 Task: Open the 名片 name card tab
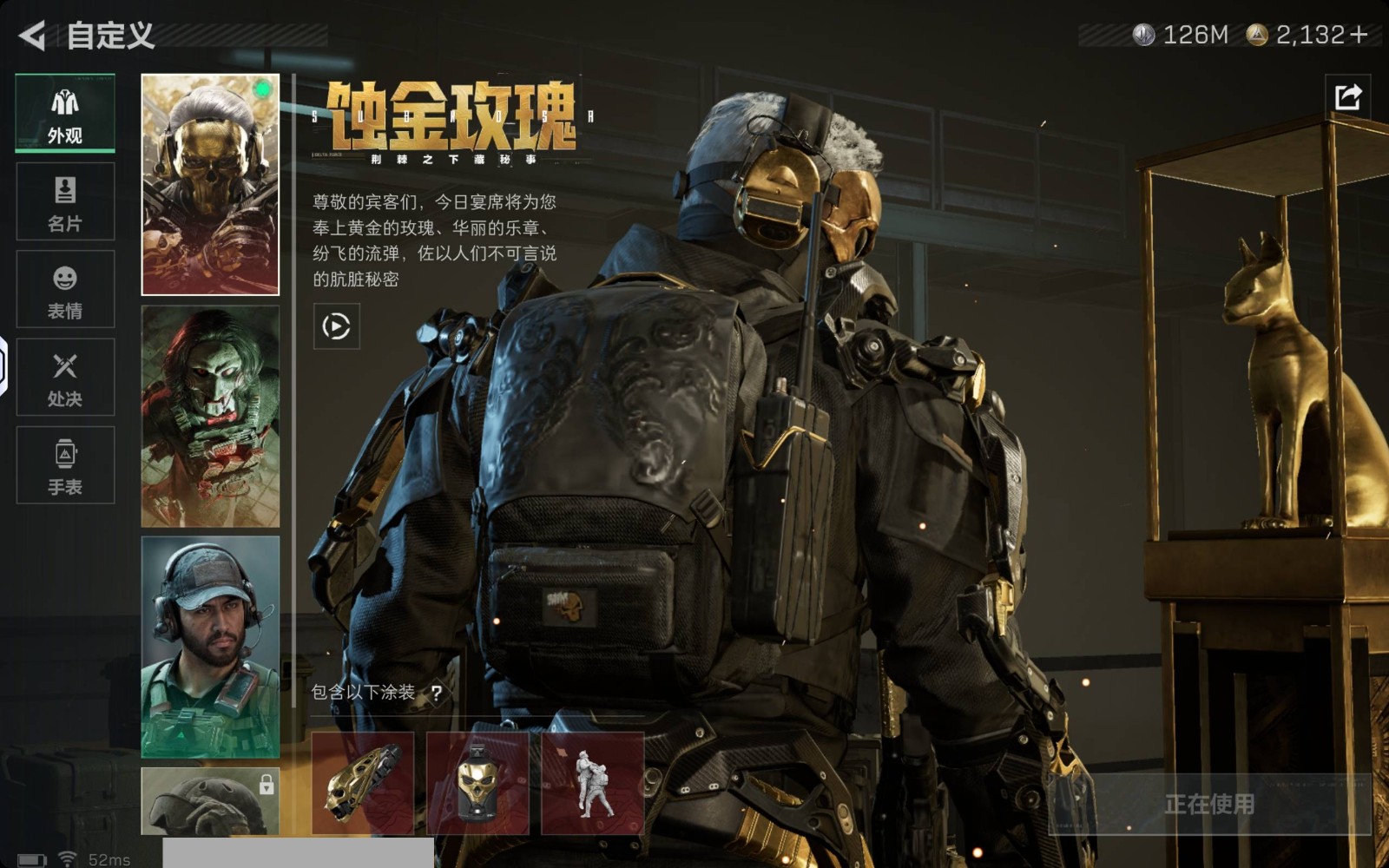(65, 201)
